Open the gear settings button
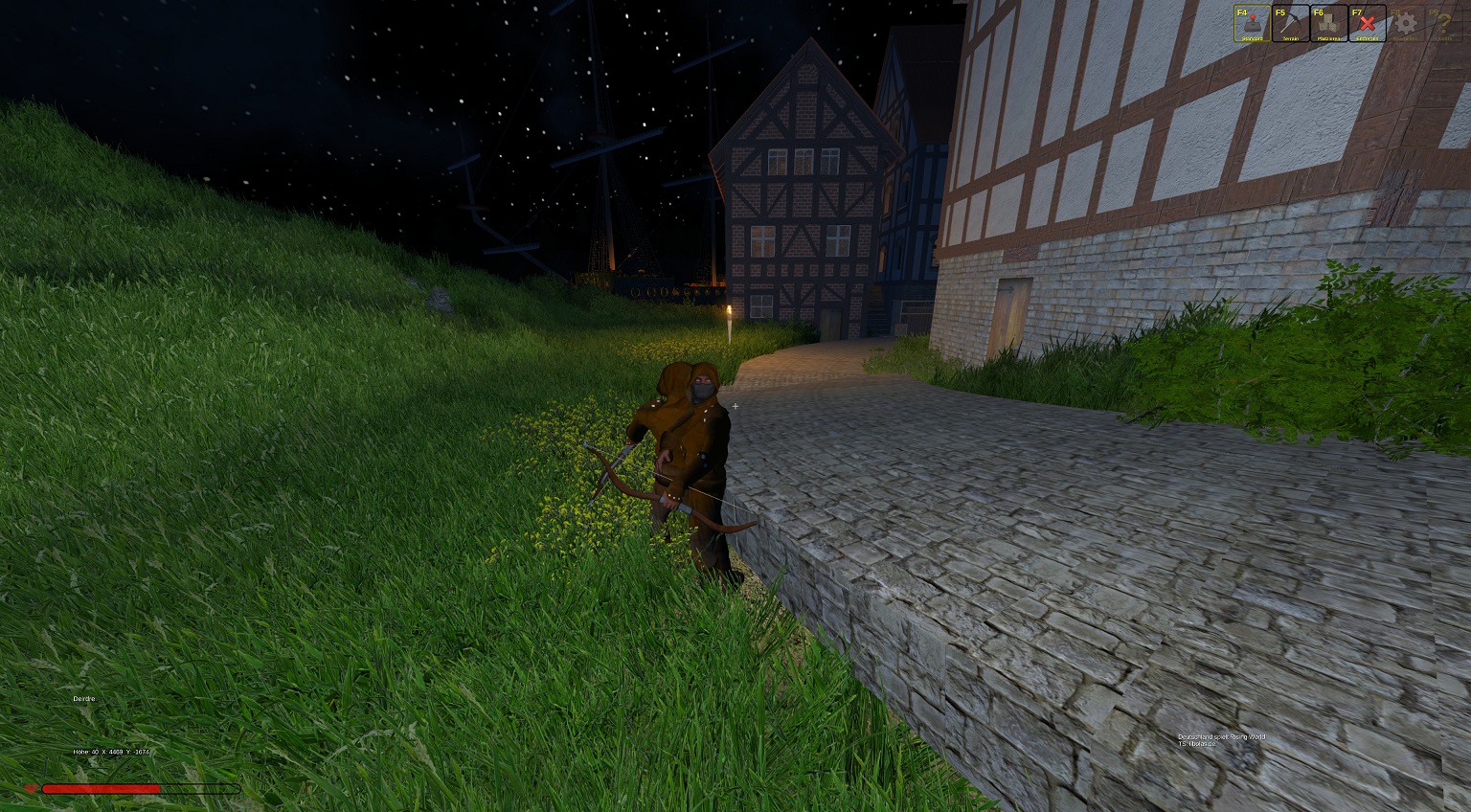The width and height of the screenshot is (1471, 812). pos(1405,24)
